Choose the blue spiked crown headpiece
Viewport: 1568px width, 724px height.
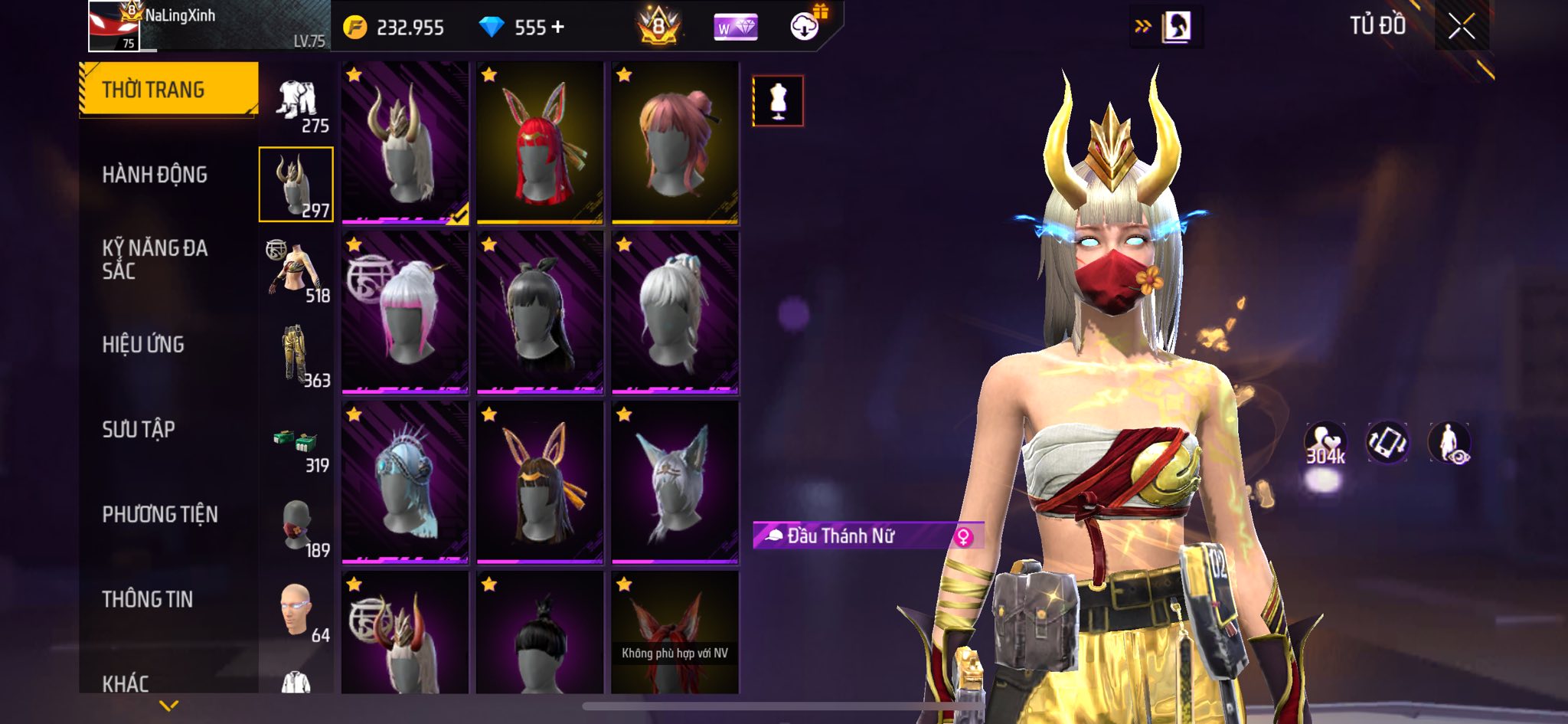point(405,483)
